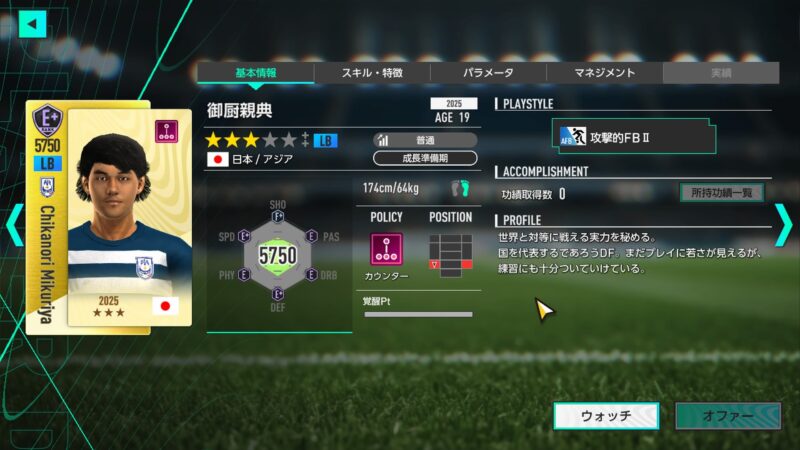The height and width of the screenshot is (450, 800).
Task: Click the 所持功績一覧 button
Action: [x=721, y=193]
